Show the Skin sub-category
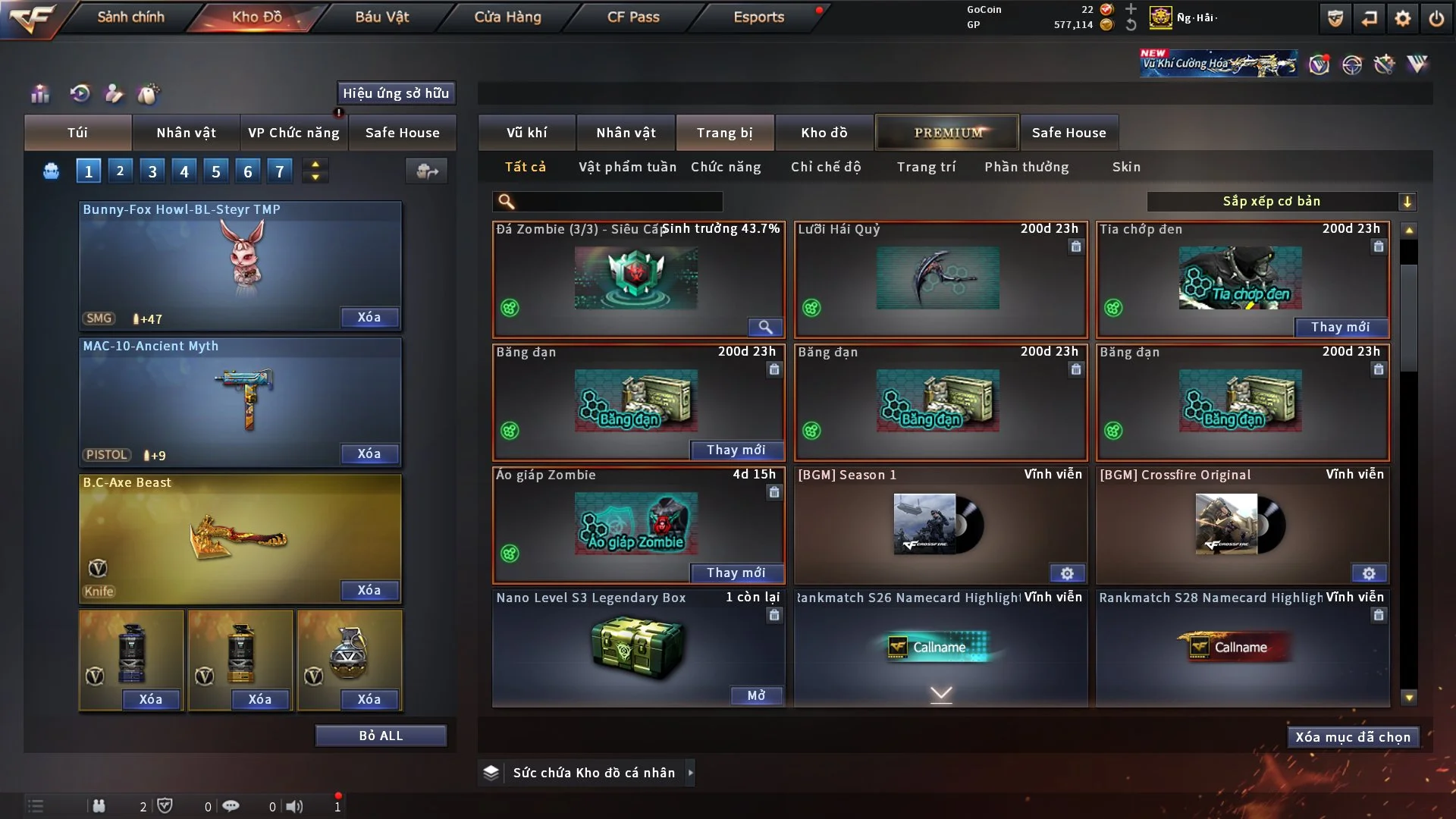The image size is (1456, 819). click(1126, 167)
